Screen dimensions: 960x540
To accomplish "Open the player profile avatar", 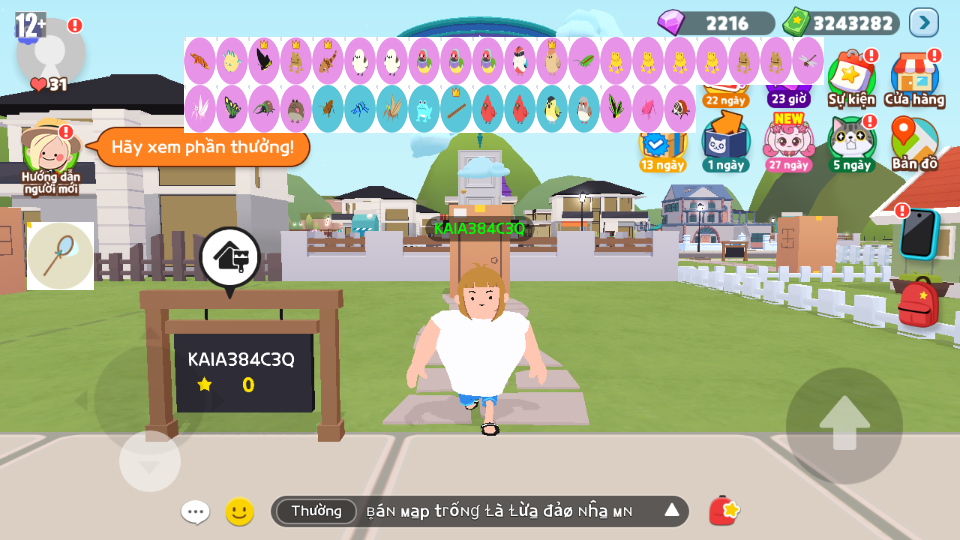I will click(51, 50).
